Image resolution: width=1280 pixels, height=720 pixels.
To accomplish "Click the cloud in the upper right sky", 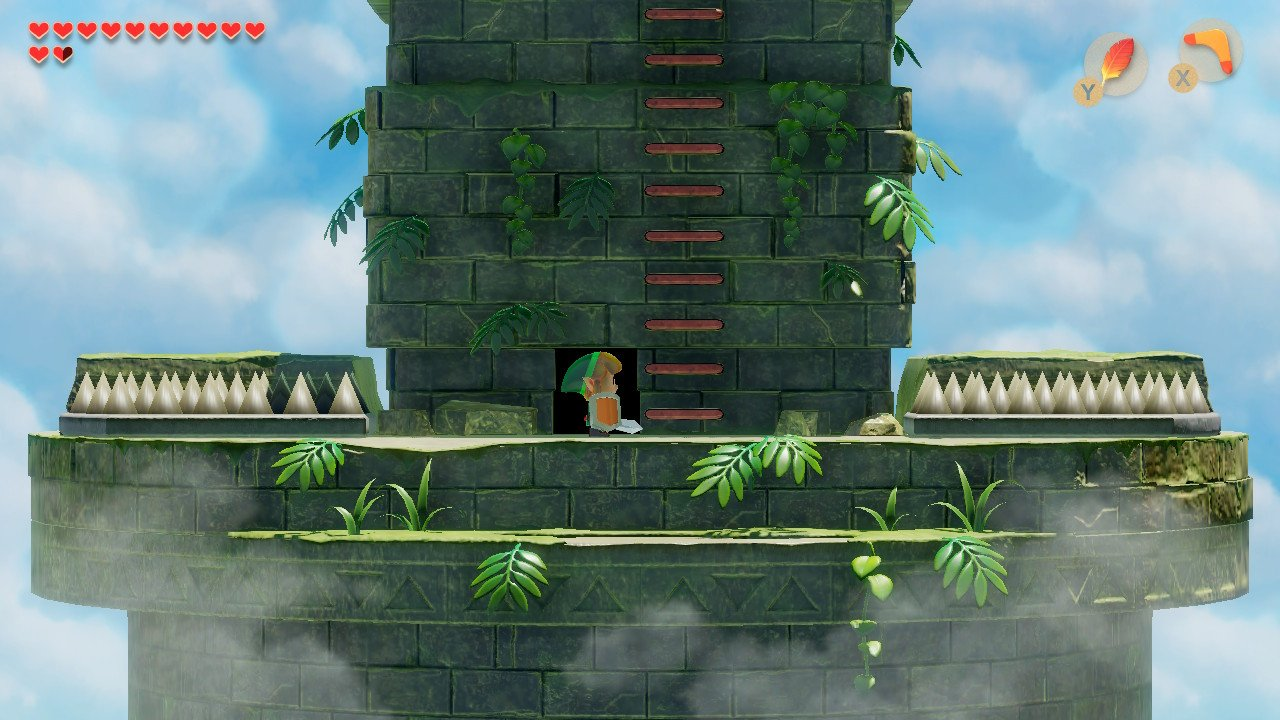I will click(x=1150, y=170).
